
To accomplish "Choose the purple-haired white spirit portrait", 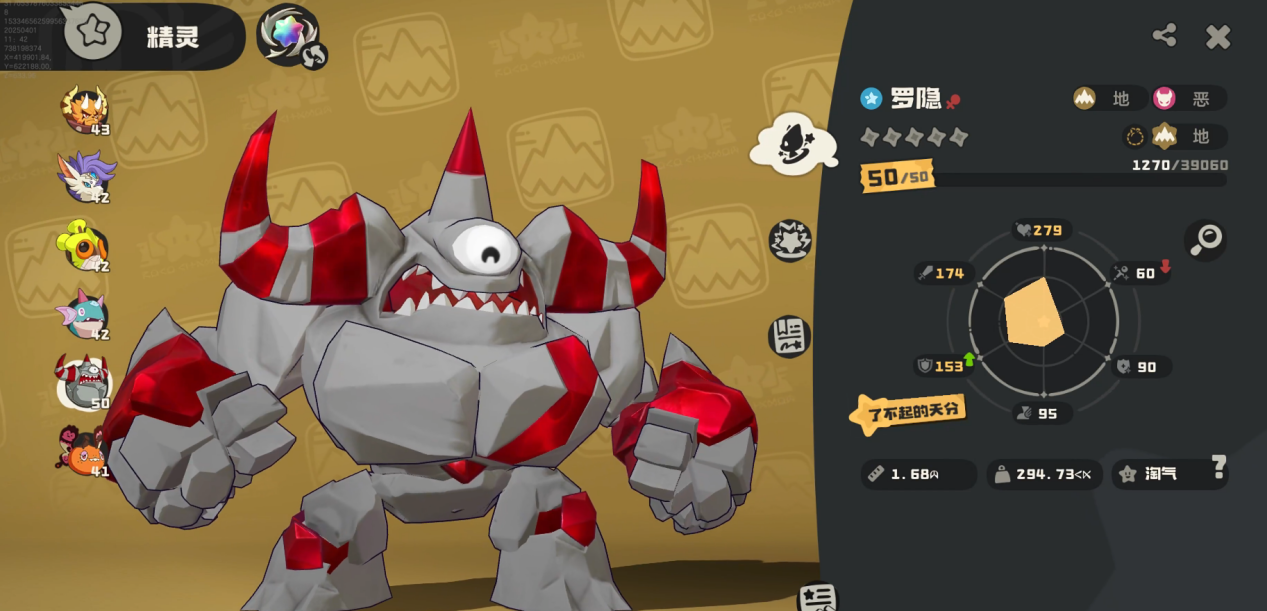I will 84,176.
